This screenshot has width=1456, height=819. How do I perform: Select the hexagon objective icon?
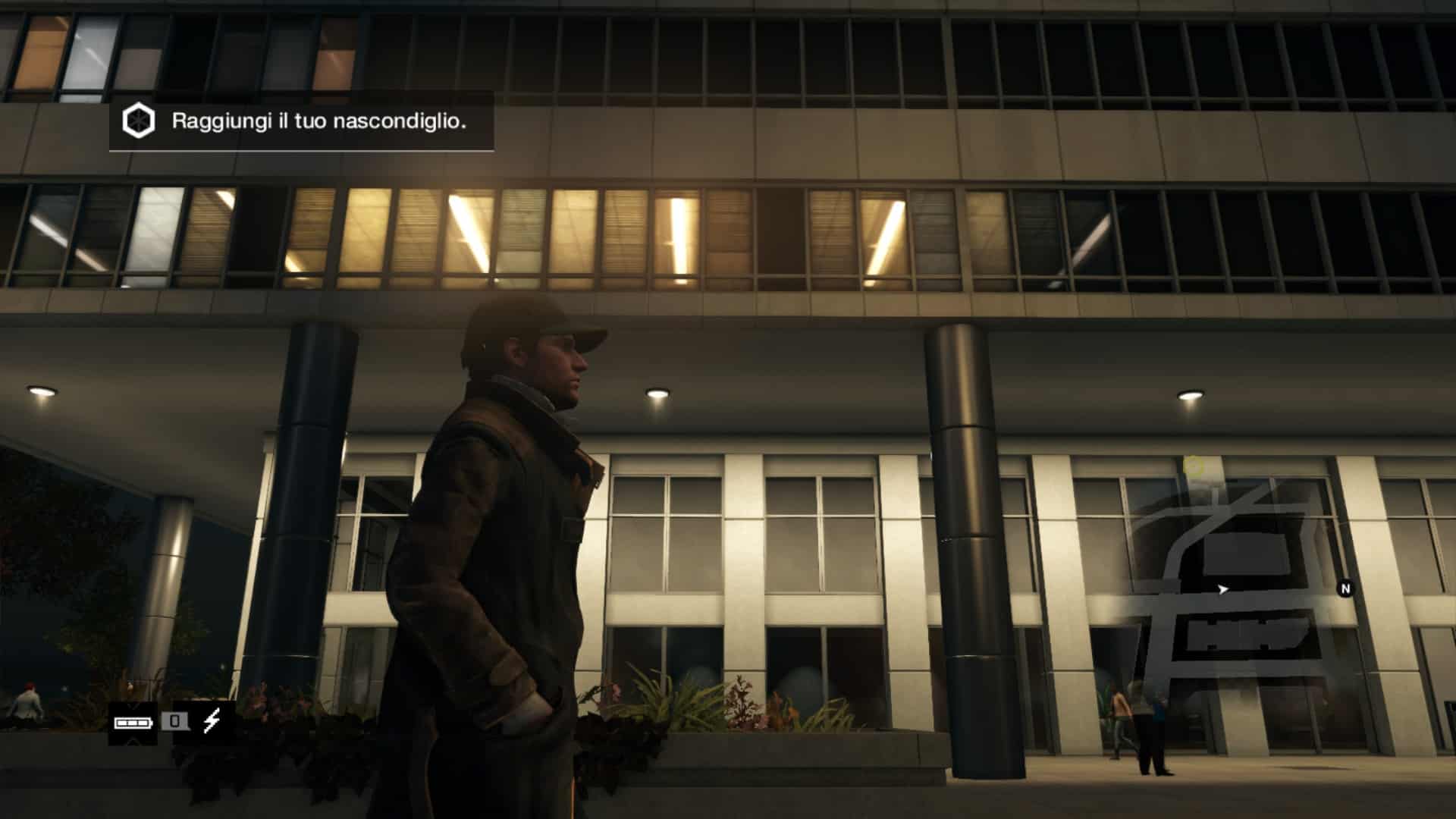139,121
